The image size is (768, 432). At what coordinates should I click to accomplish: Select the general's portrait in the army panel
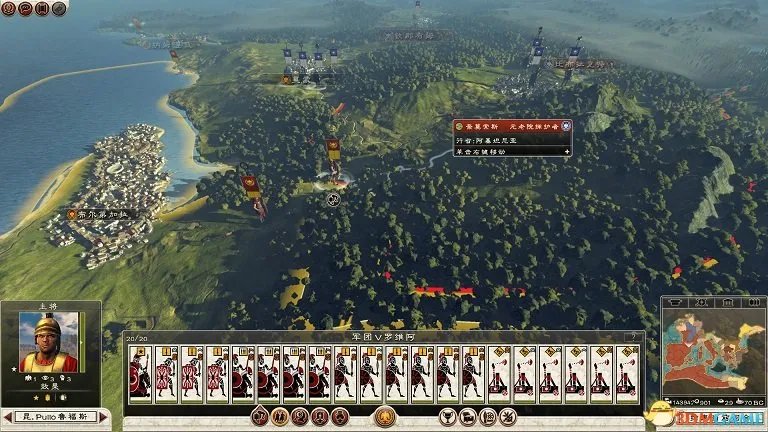[47, 343]
